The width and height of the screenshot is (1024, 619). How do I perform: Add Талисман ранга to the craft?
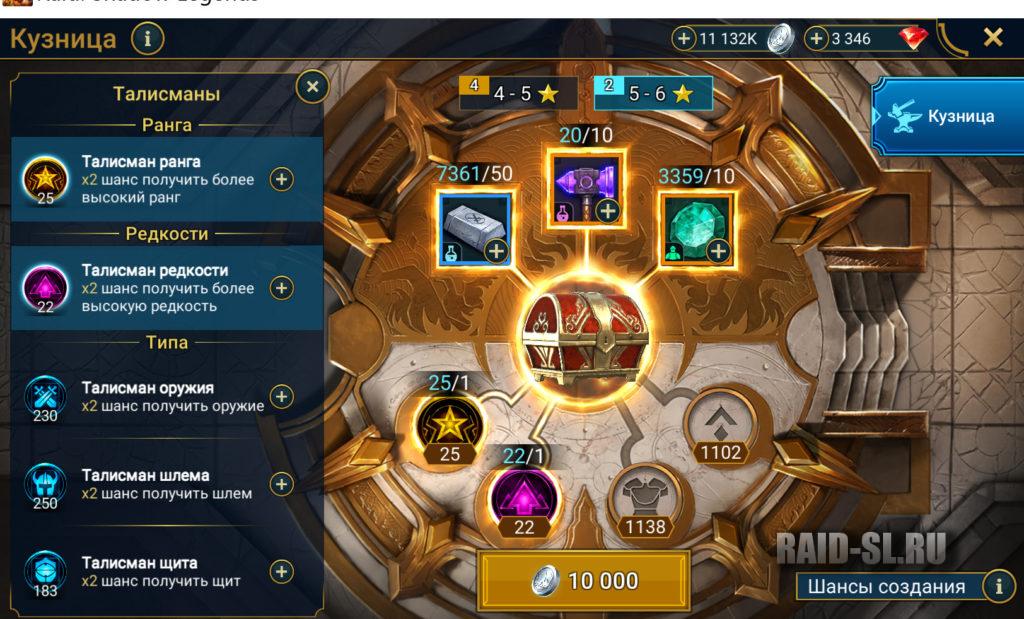pyautogui.click(x=282, y=180)
